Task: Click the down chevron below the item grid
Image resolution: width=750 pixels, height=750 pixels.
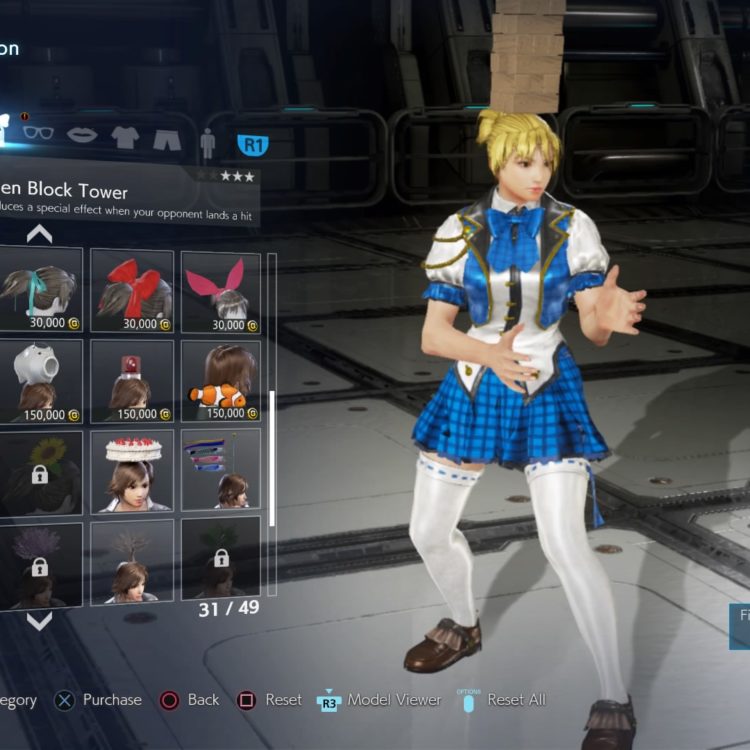Action: click(x=39, y=621)
